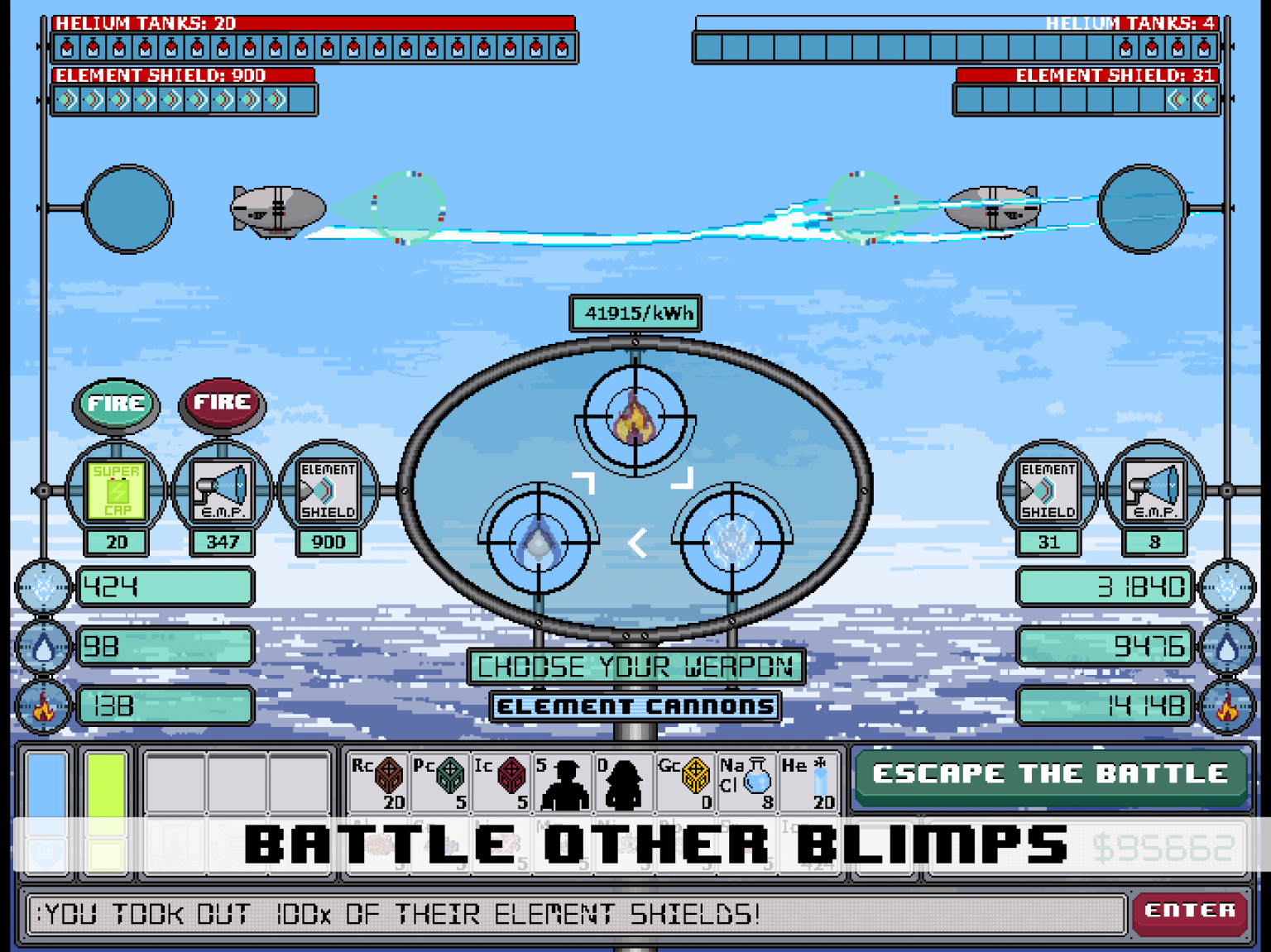Select your E.M.P. megaphone weapon

(x=222, y=490)
